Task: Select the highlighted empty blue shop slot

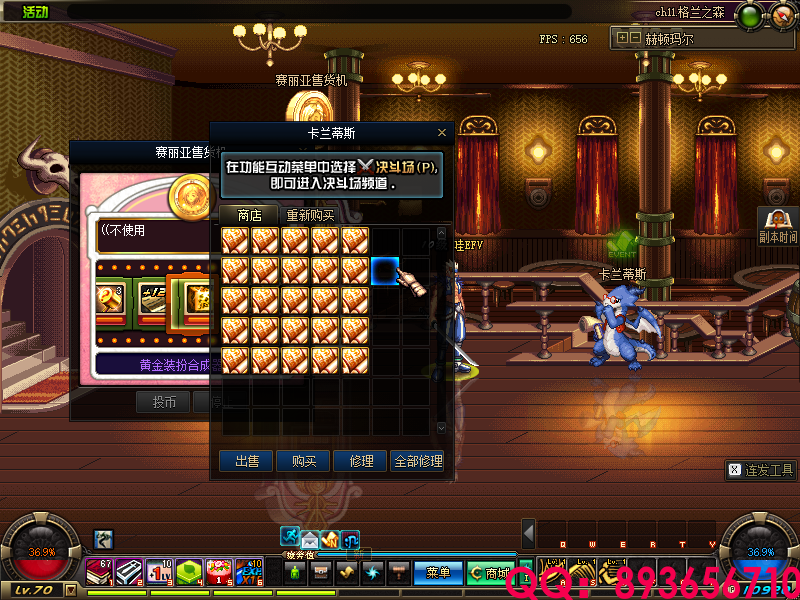Action: click(x=385, y=270)
